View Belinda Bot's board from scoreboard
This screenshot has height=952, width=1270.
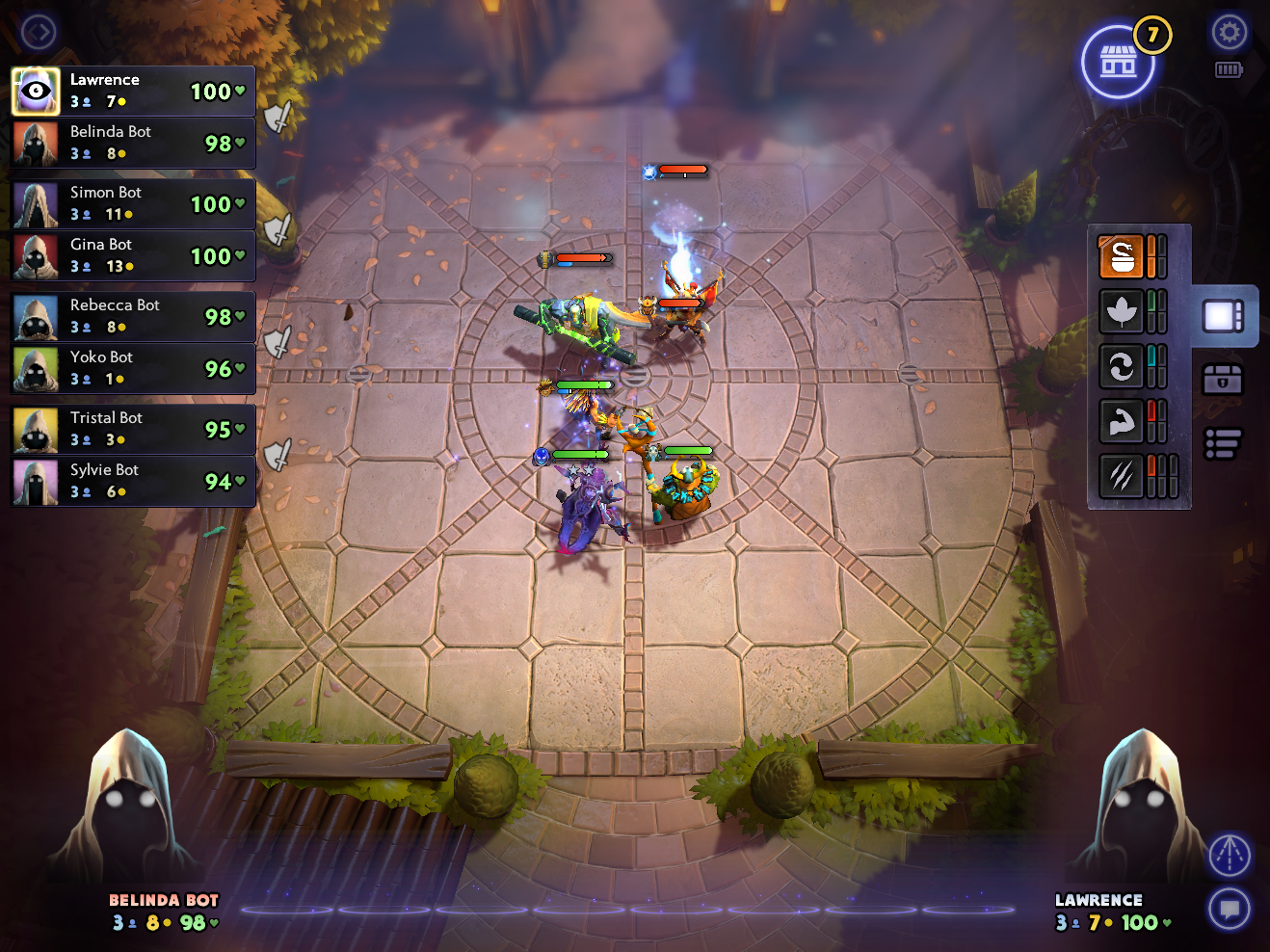(133, 143)
